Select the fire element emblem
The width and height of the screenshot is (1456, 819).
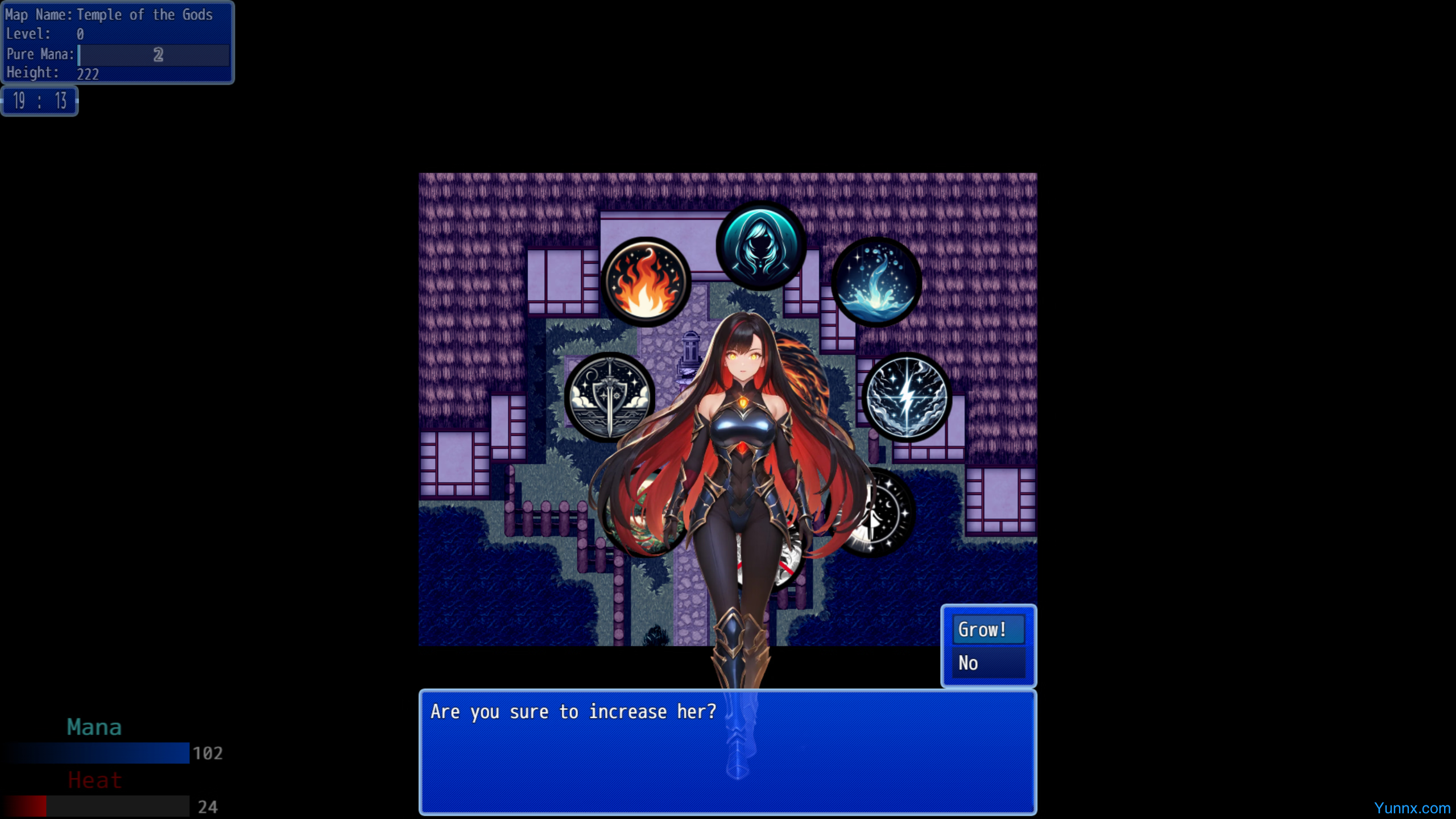coord(645,282)
